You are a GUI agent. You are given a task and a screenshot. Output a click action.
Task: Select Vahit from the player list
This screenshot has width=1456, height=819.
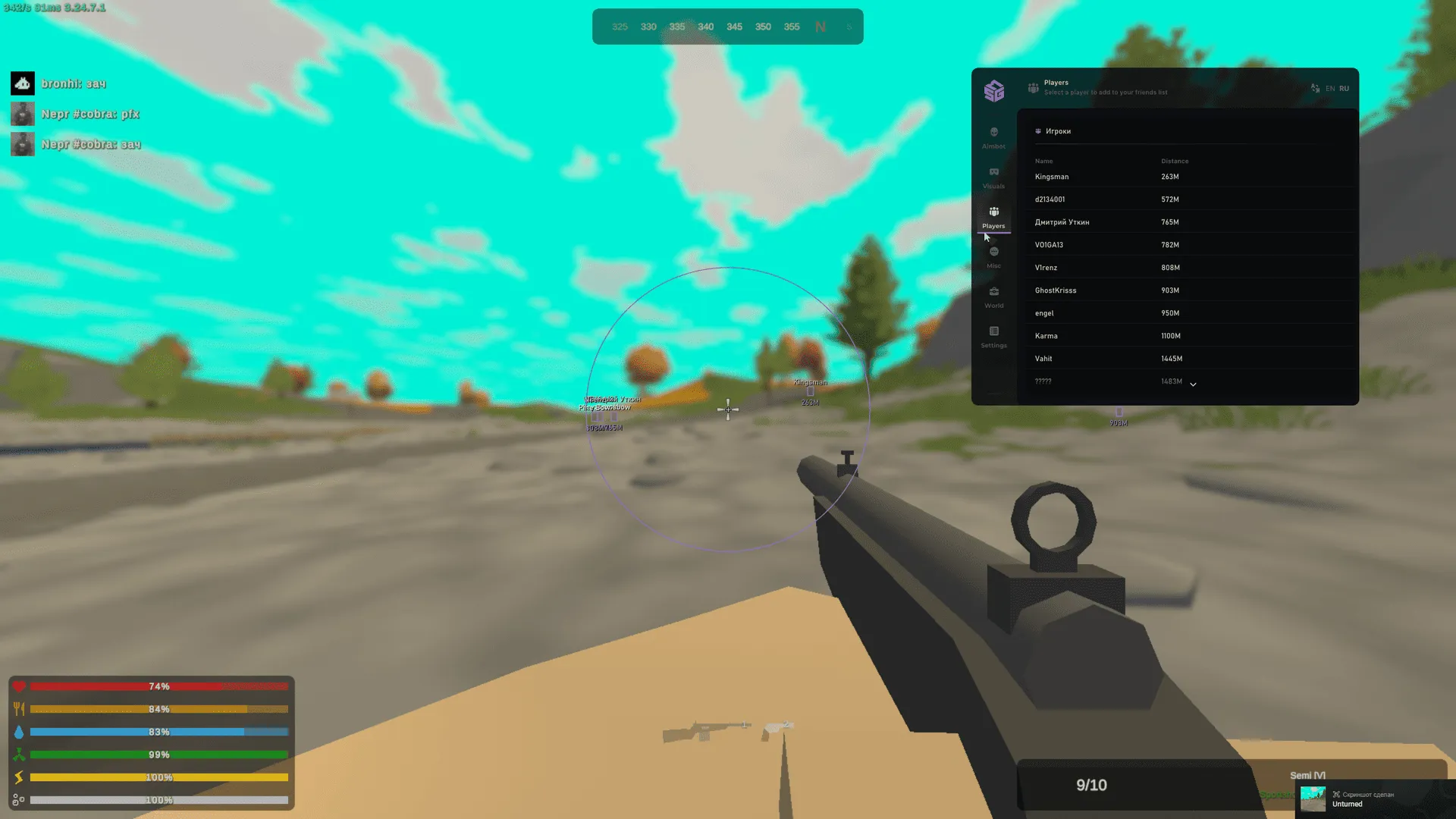tap(1043, 358)
